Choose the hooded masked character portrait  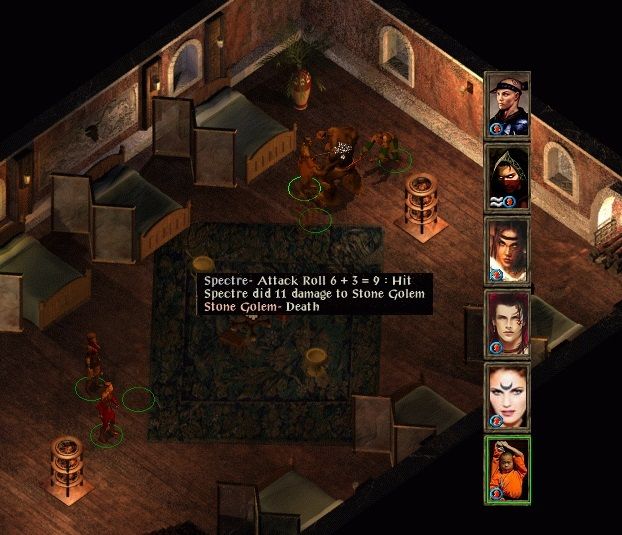507,177
